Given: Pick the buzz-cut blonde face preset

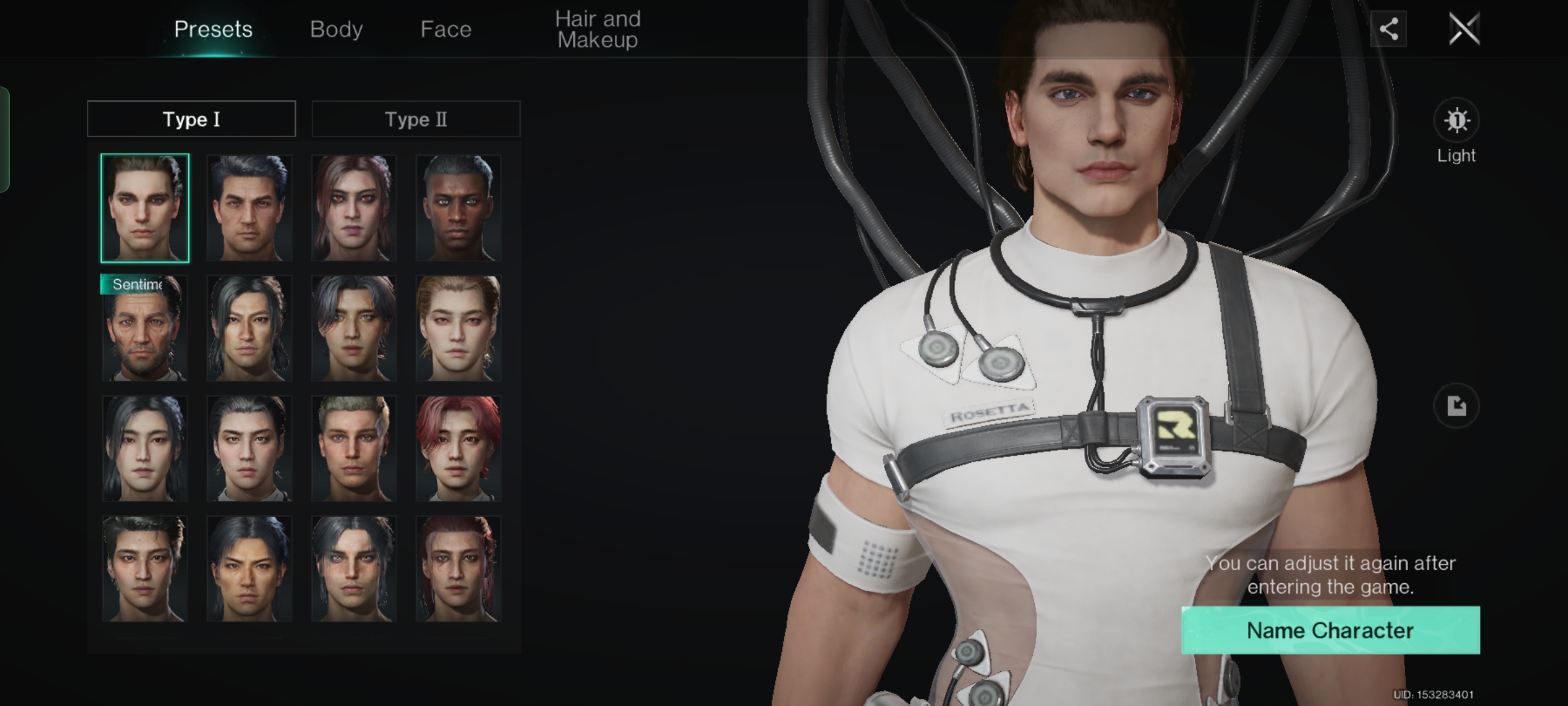Looking at the screenshot, I should tap(353, 449).
